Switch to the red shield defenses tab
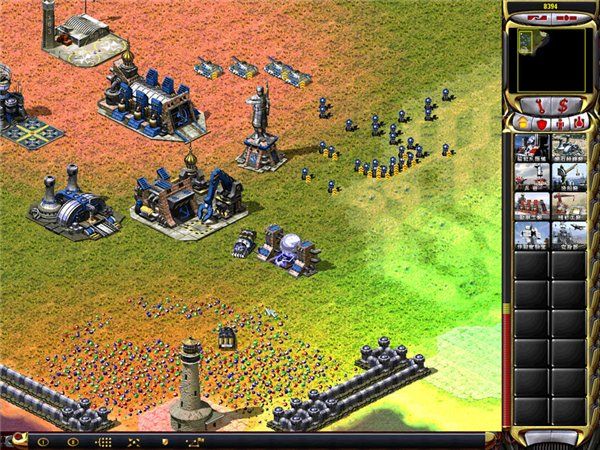Viewport: 600px width, 450px height. tap(540, 123)
